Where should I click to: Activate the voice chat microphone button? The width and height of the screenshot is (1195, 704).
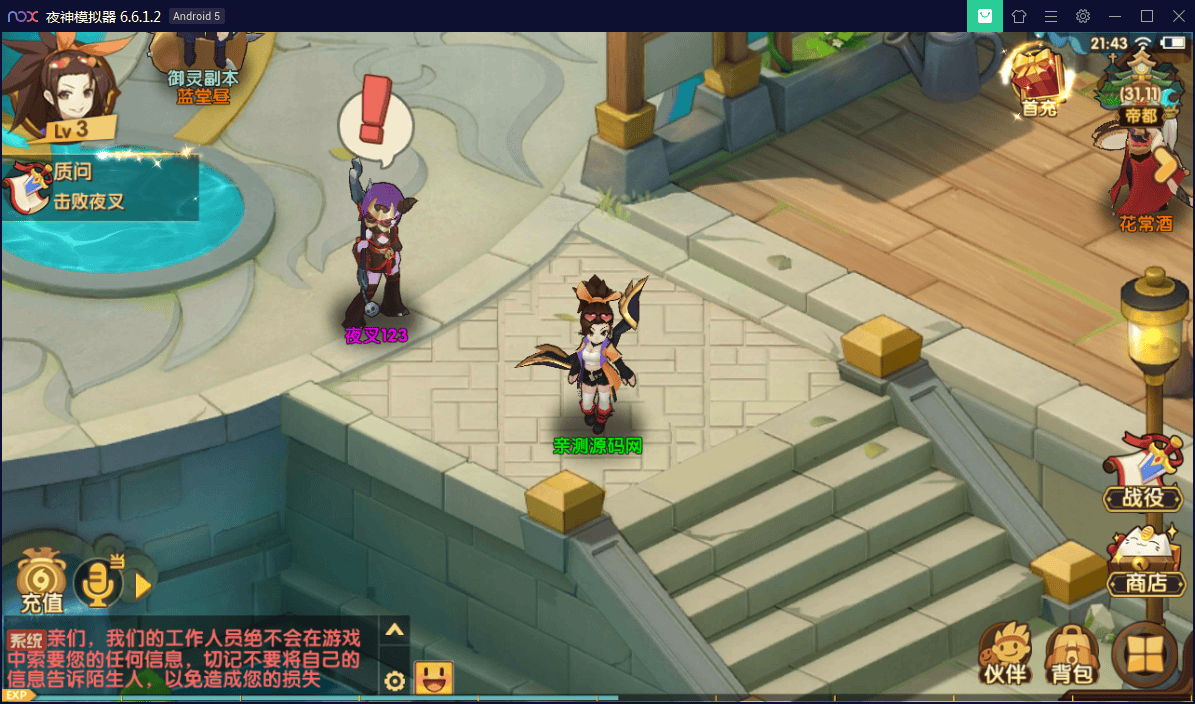(x=99, y=583)
